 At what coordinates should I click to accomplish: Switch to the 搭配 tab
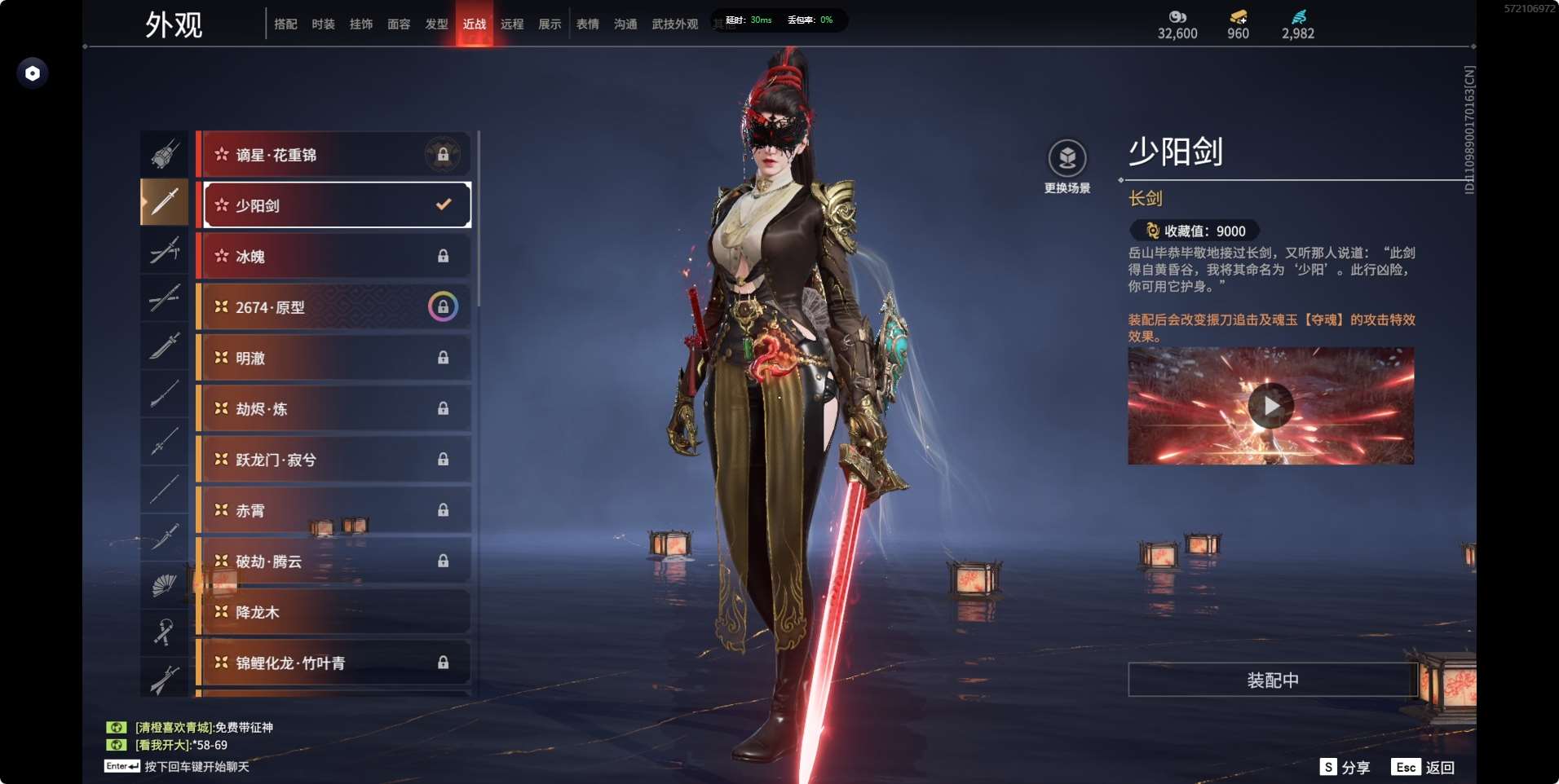285,24
